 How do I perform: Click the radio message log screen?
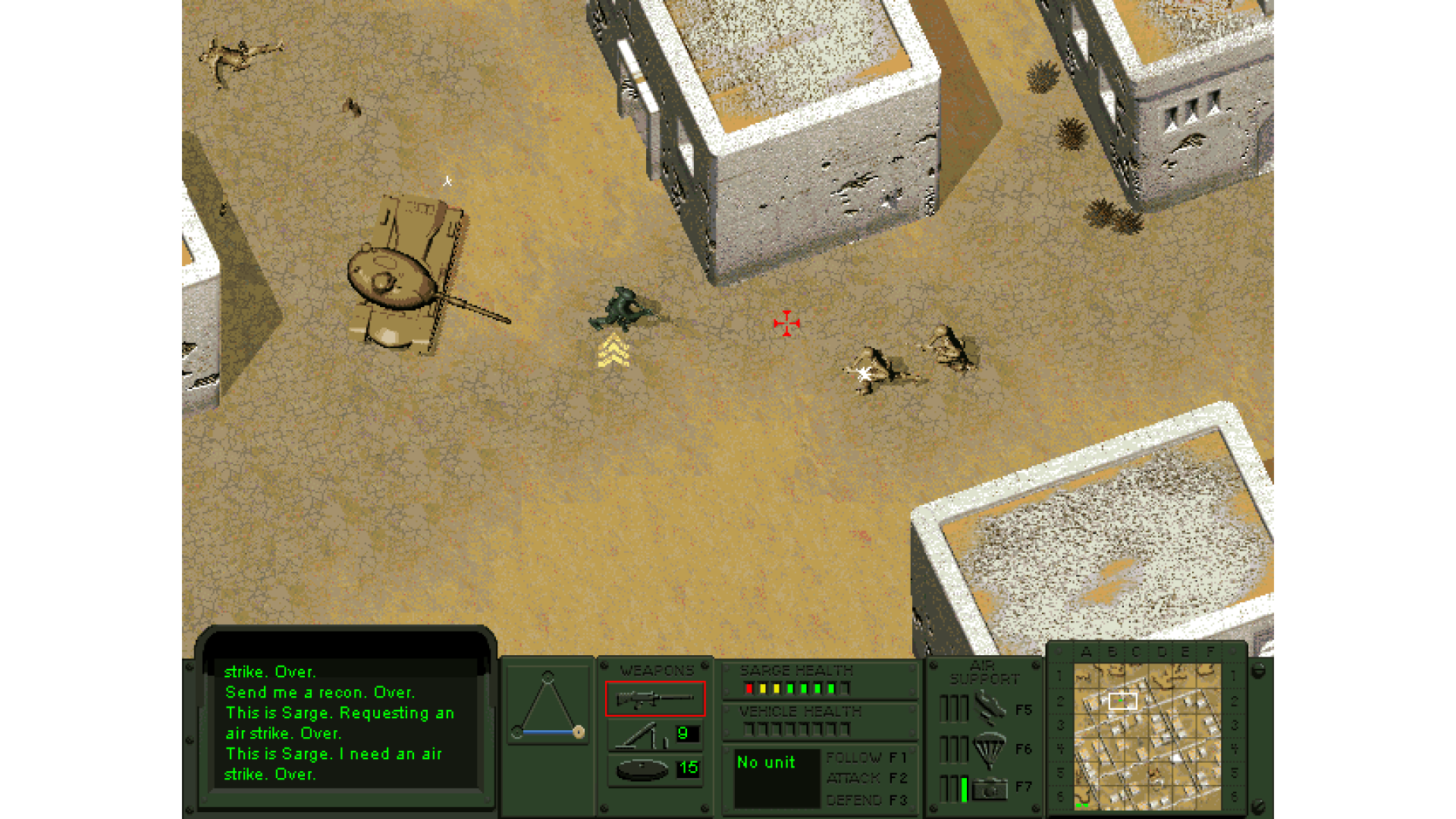pyautogui.click(x=345, y=723)
